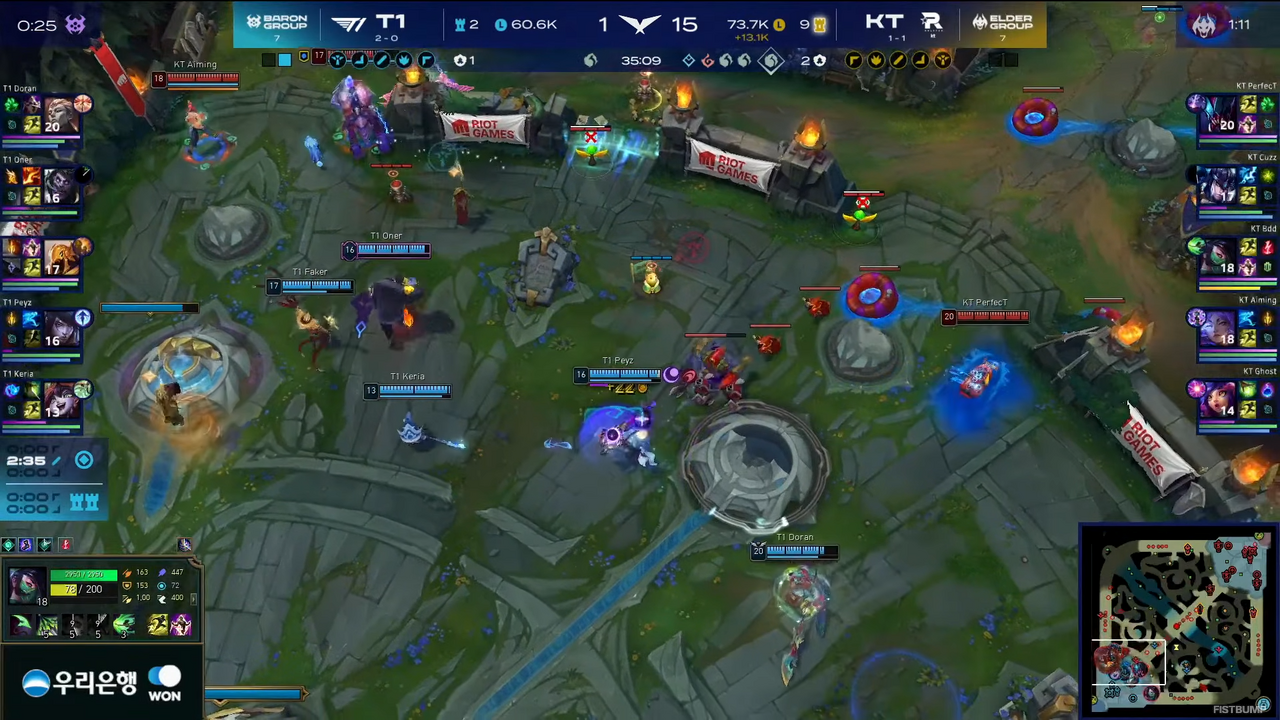
Task: Click the masked Akali portrait in the stats panel
Action: (26, 586)
